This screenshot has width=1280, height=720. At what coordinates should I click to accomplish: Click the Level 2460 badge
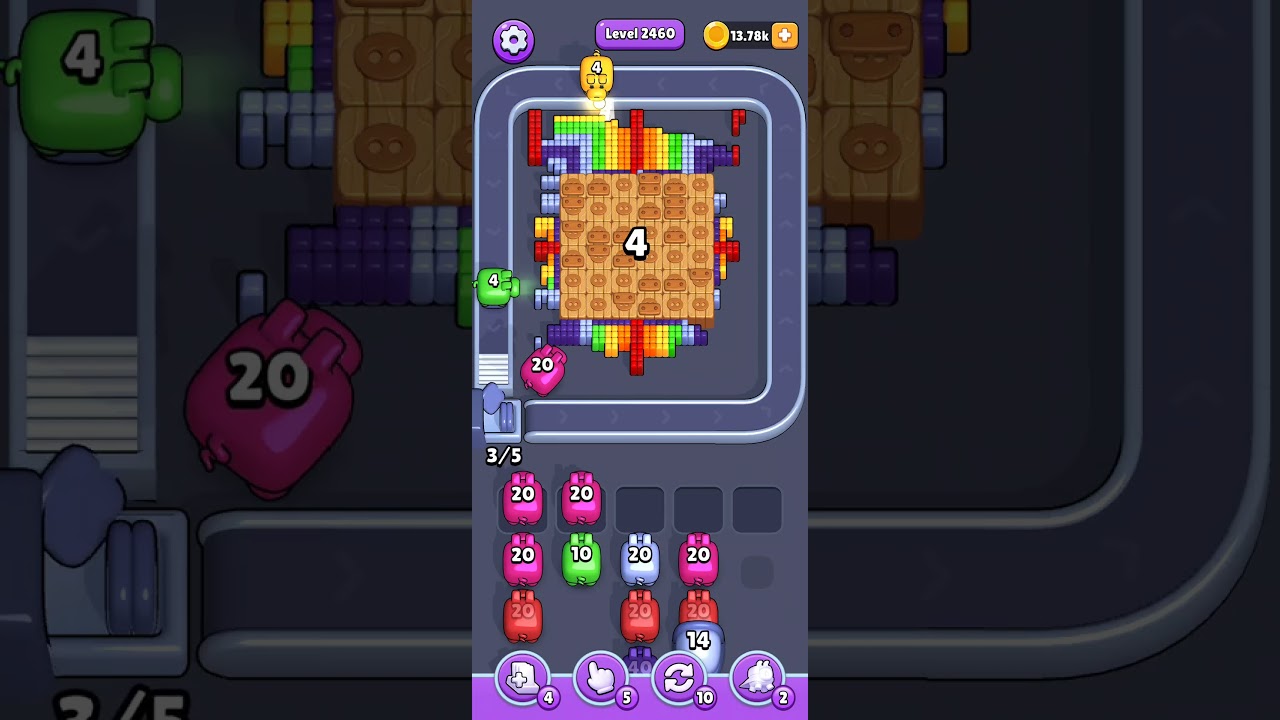click(639, 33)
